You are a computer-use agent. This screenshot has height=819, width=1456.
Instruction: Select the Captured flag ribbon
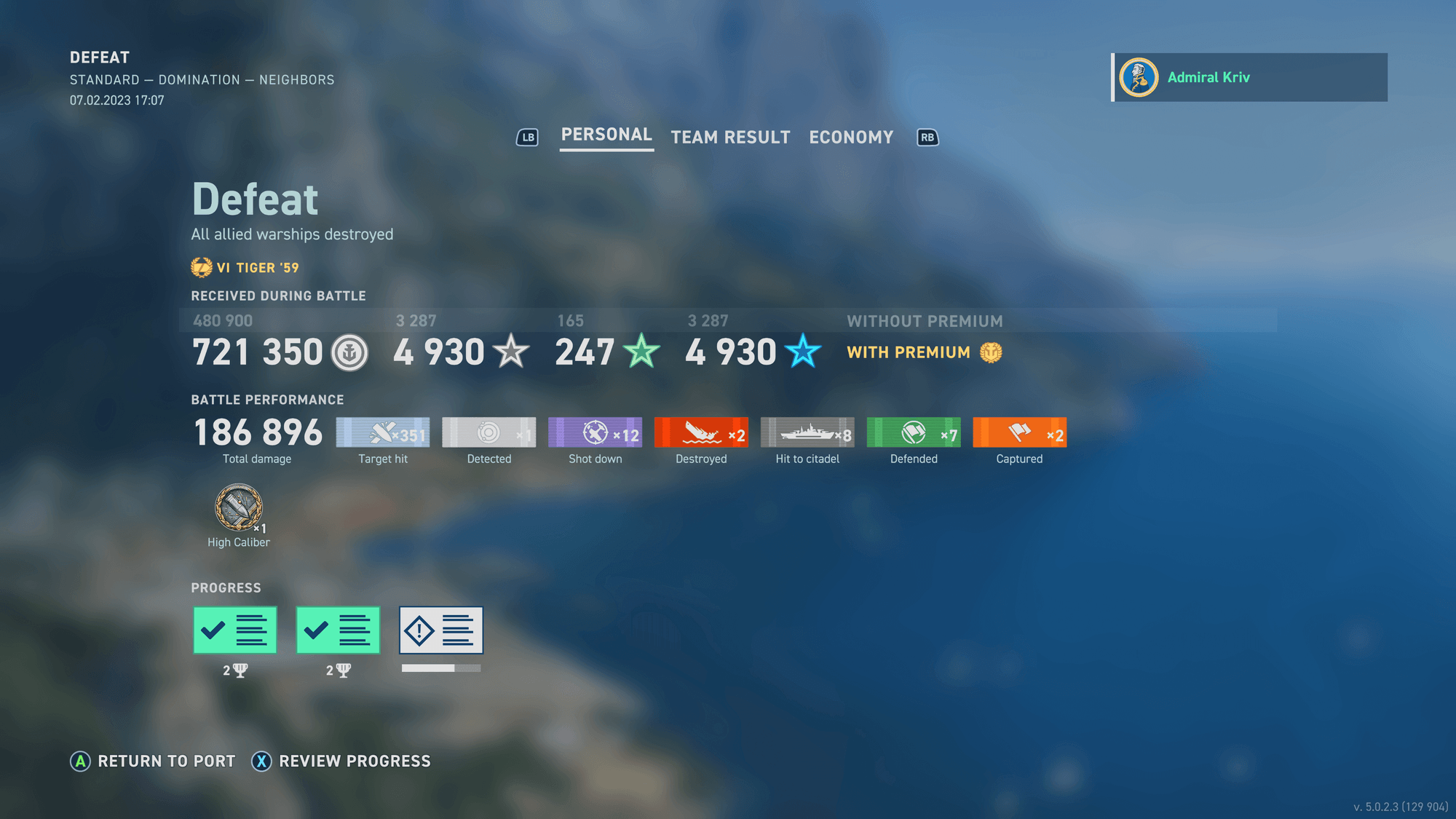pos(1018,432)
